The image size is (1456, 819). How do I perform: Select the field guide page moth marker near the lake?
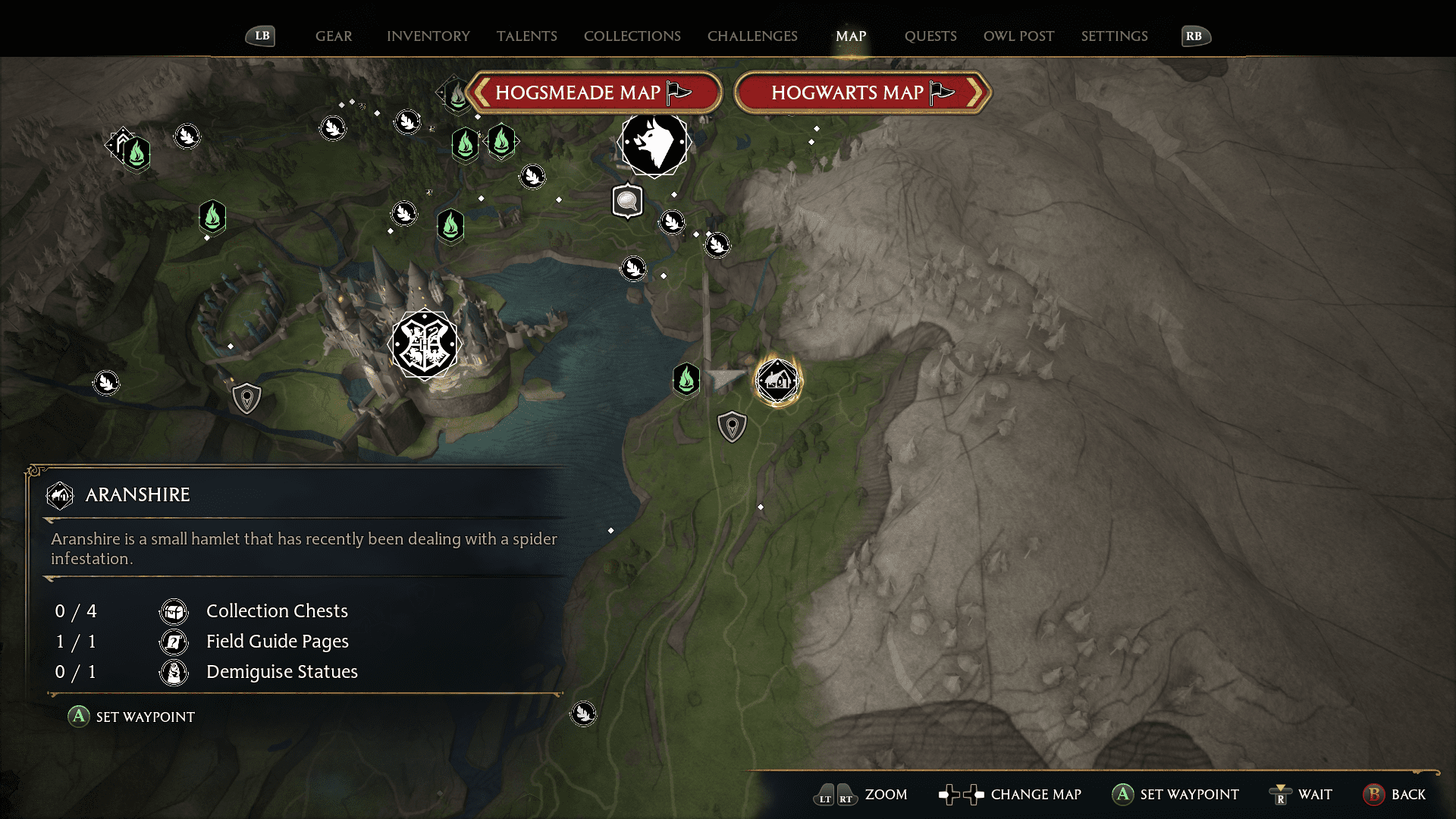click(x=634, y=268)
